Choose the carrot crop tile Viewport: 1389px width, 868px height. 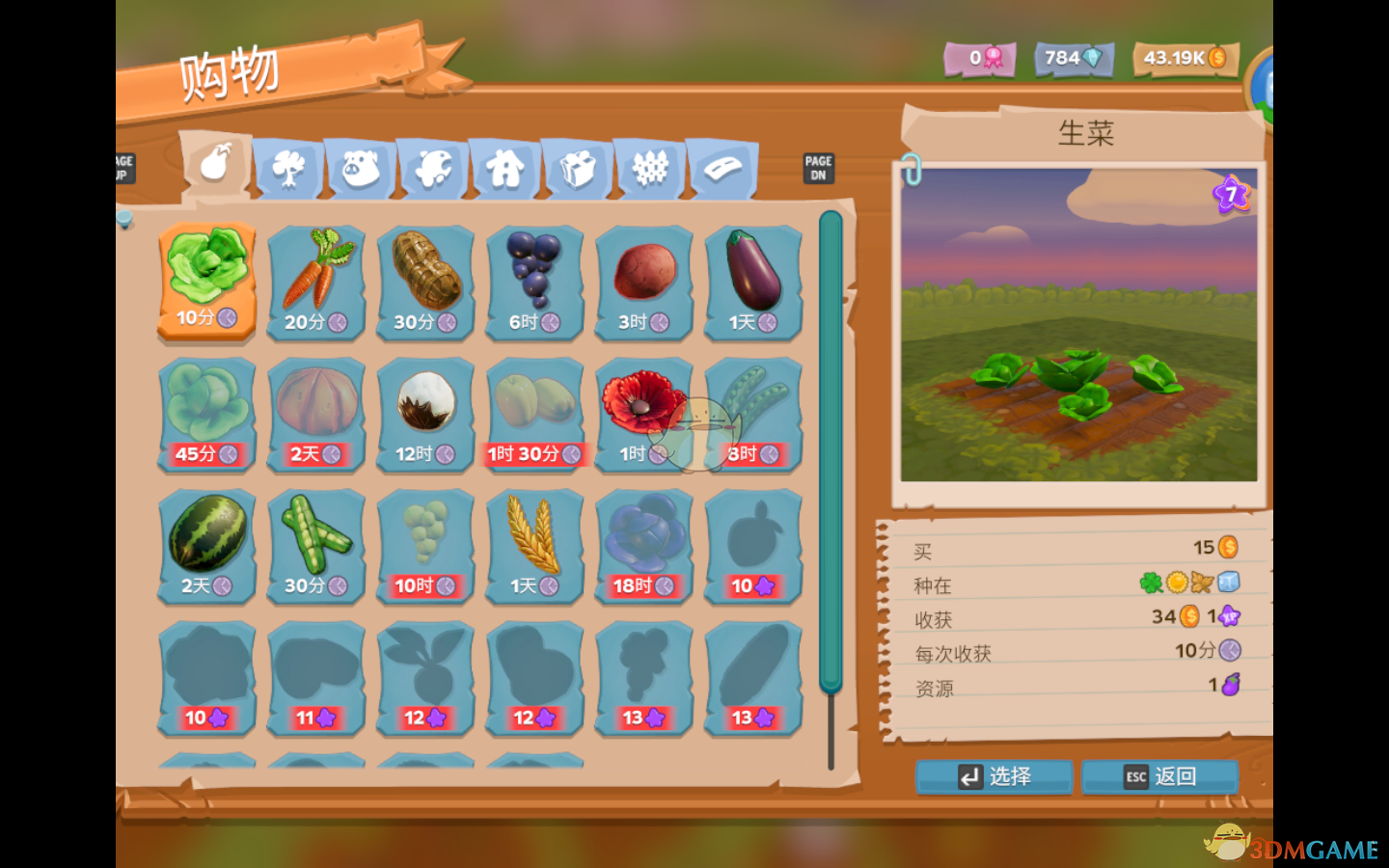(x=316, y=283)
